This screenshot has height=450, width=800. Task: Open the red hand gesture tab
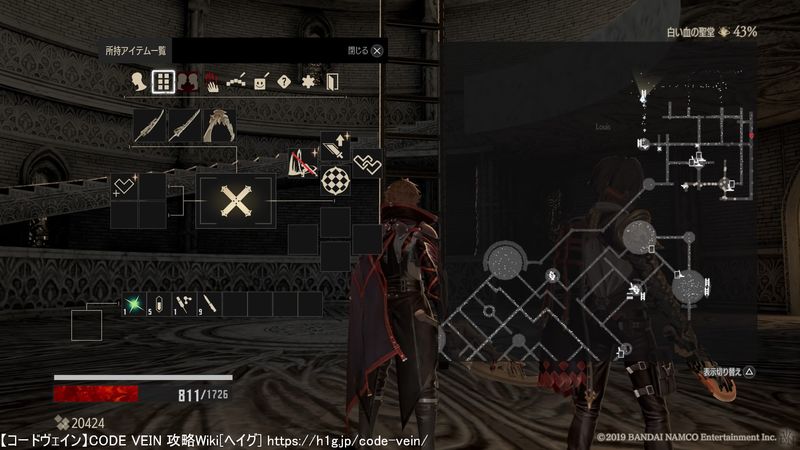point(211,83)
